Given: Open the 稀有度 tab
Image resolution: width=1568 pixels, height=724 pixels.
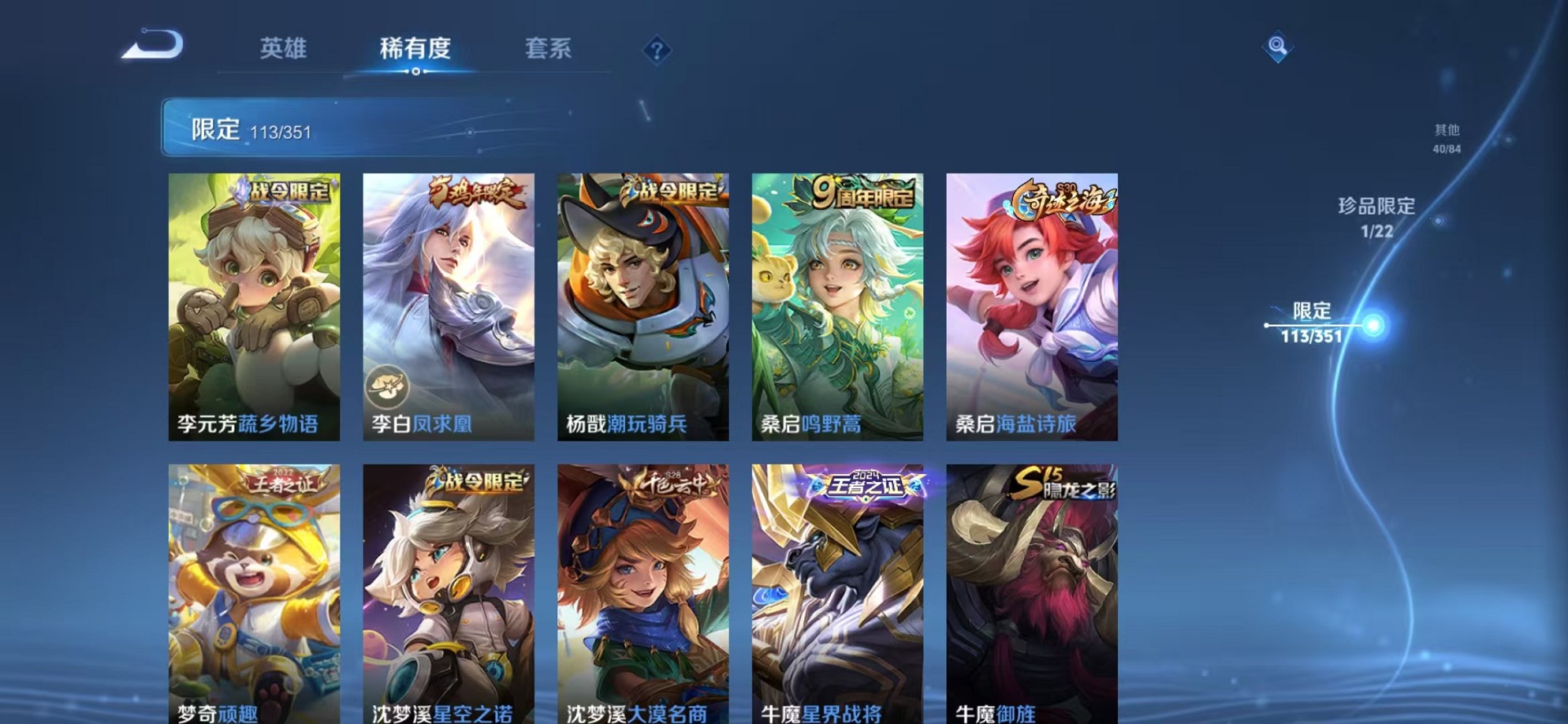Looking at the screenshot, I should point(417,49).
